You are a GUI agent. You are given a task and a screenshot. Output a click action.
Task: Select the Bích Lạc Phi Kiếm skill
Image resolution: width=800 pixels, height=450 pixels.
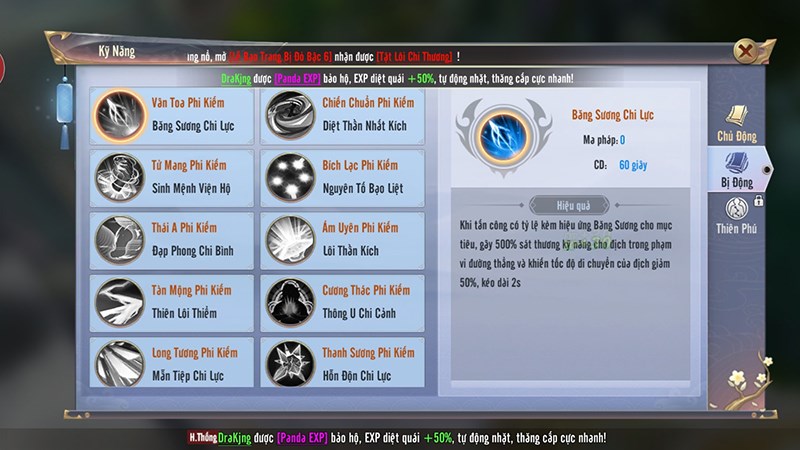coord(341,178)
